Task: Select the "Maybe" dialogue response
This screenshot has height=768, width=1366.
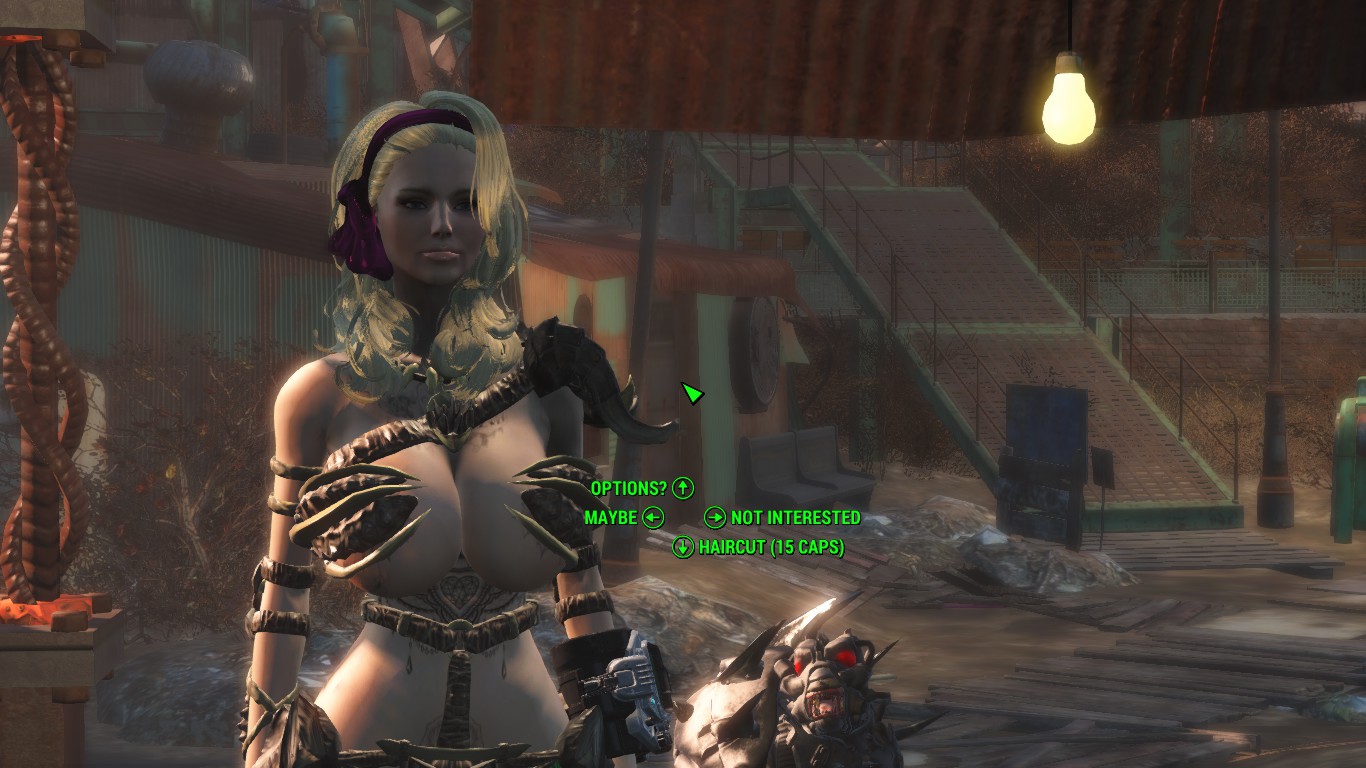Action: (x=611, y=517)
